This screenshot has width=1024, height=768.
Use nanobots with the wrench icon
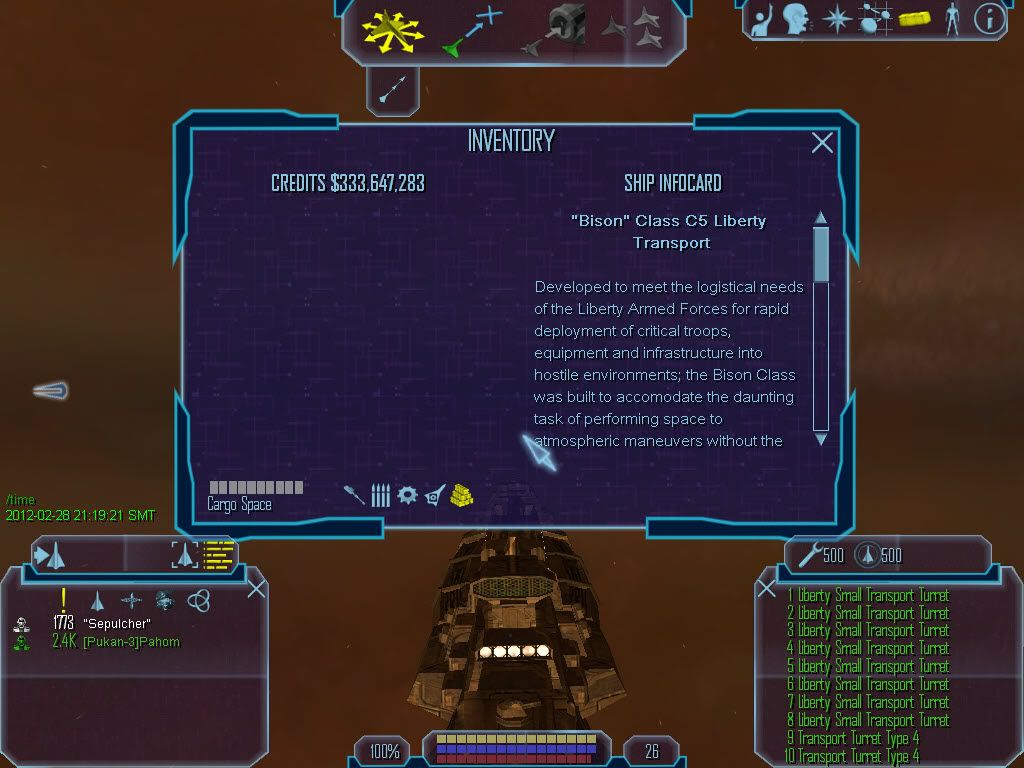click(808, 556)
